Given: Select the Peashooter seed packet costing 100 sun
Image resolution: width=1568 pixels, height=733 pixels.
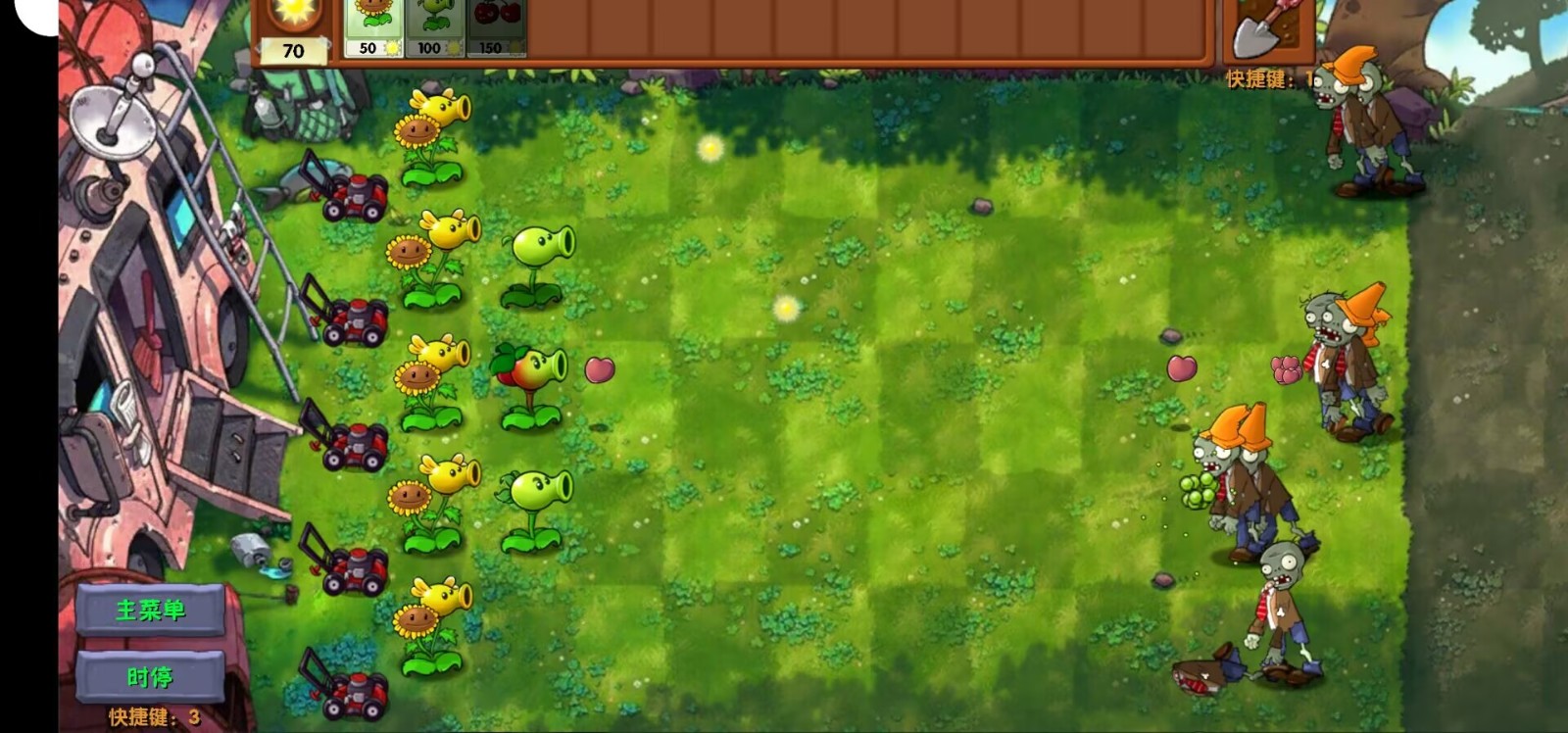Looking at the screenshot, I should coord(434,24).
